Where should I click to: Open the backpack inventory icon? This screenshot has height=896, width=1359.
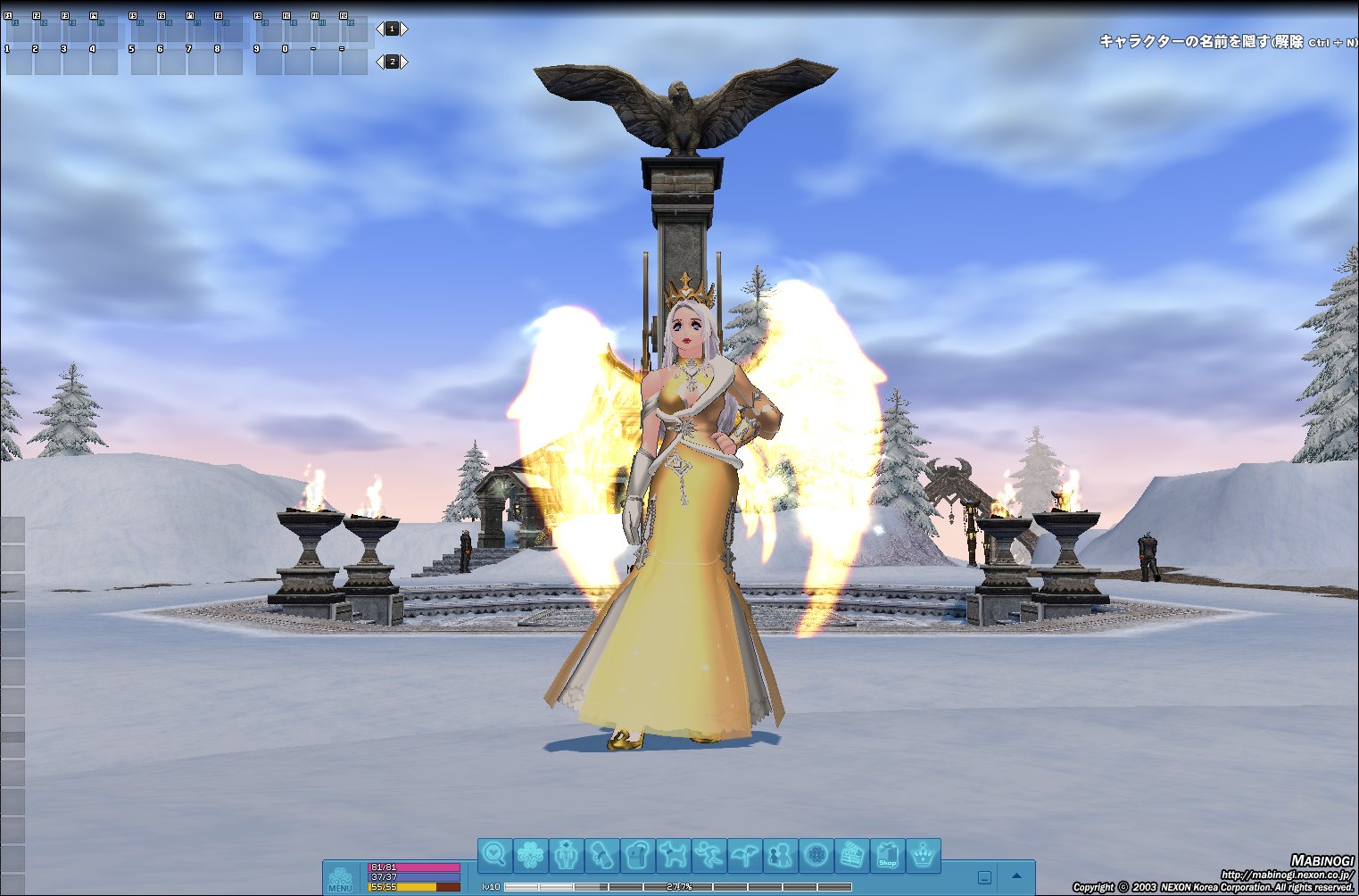(637, 855)
